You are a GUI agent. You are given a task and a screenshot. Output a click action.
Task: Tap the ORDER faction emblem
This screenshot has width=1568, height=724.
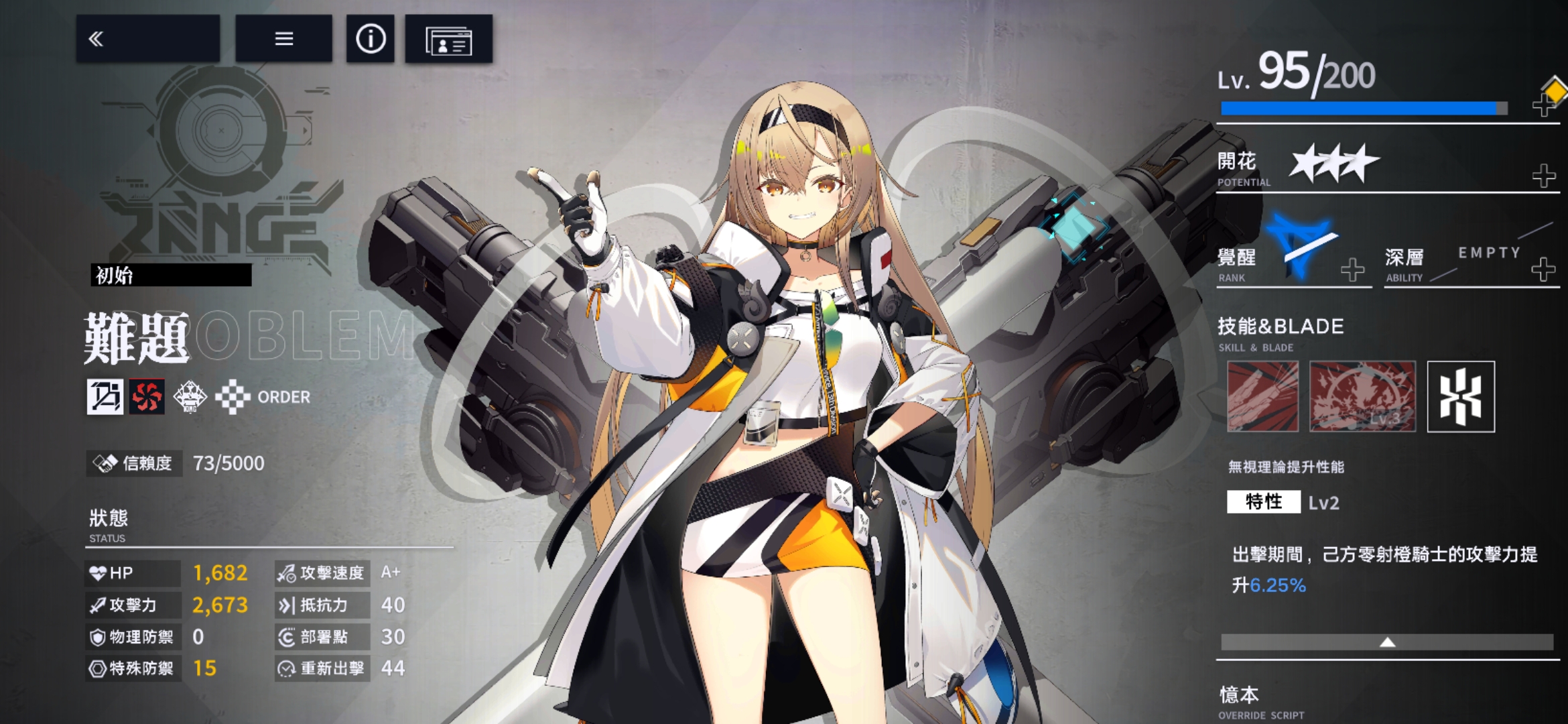coord(232,397)
